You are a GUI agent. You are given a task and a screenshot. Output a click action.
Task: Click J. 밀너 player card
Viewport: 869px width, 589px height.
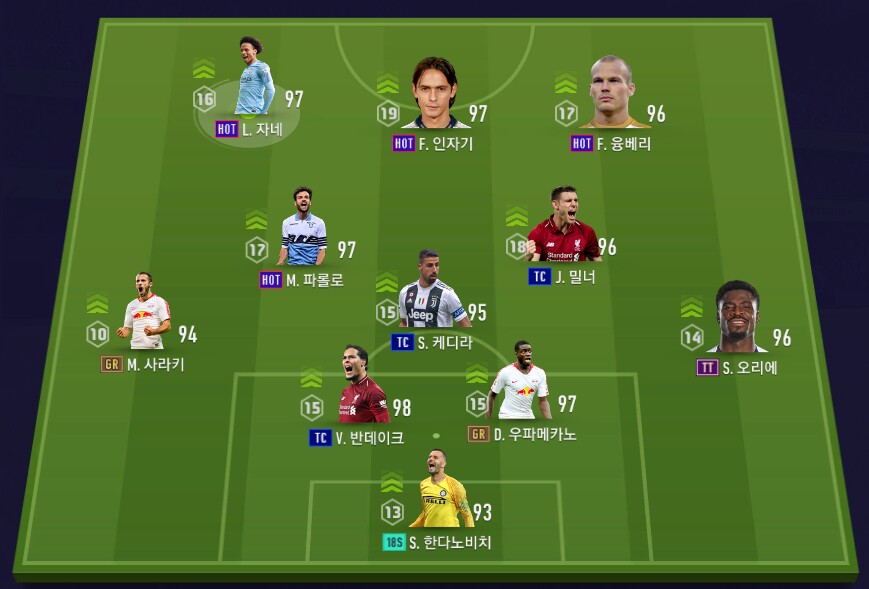[563, 227]
